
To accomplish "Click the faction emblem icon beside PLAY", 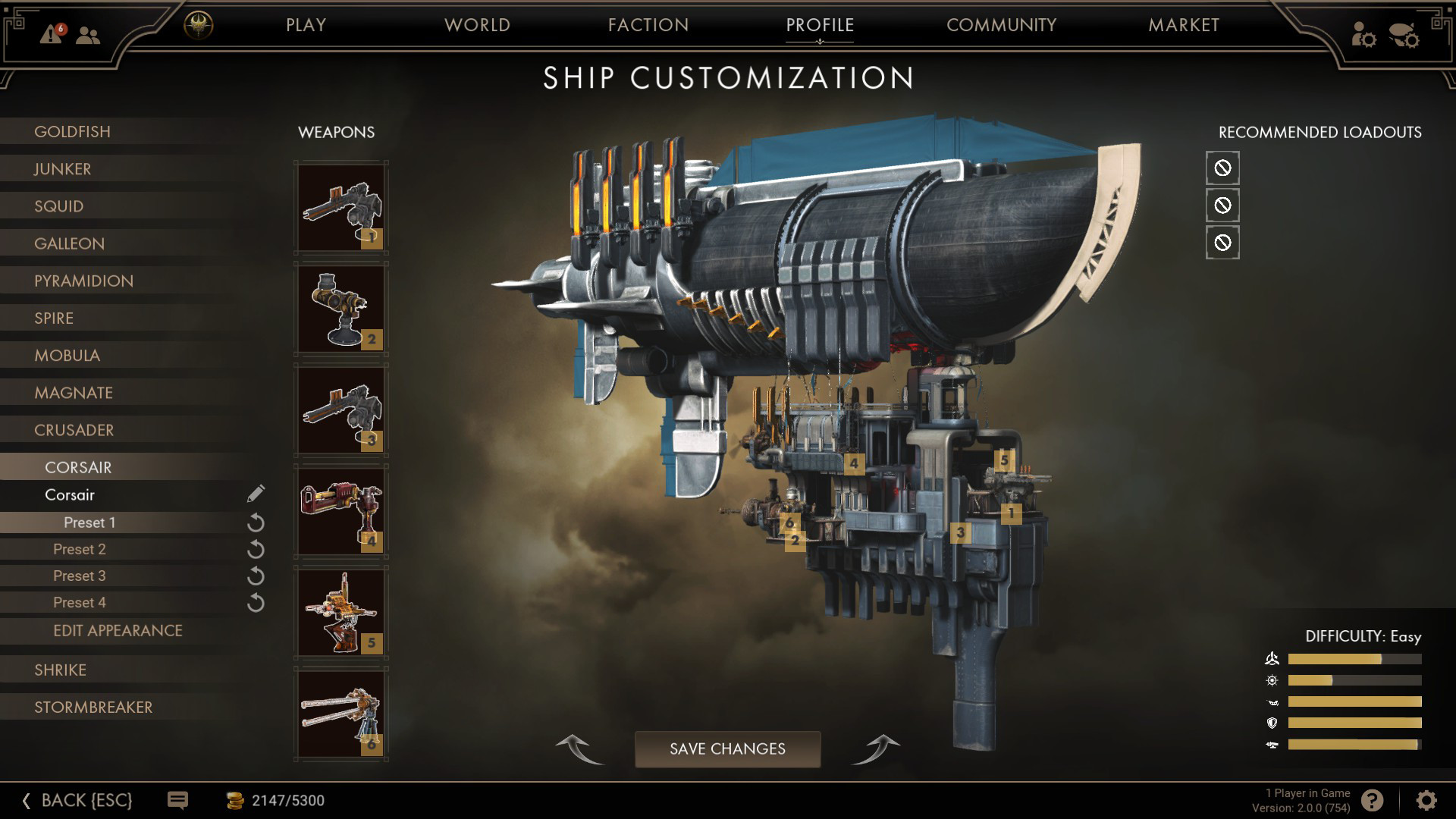I will coord(199,24).
